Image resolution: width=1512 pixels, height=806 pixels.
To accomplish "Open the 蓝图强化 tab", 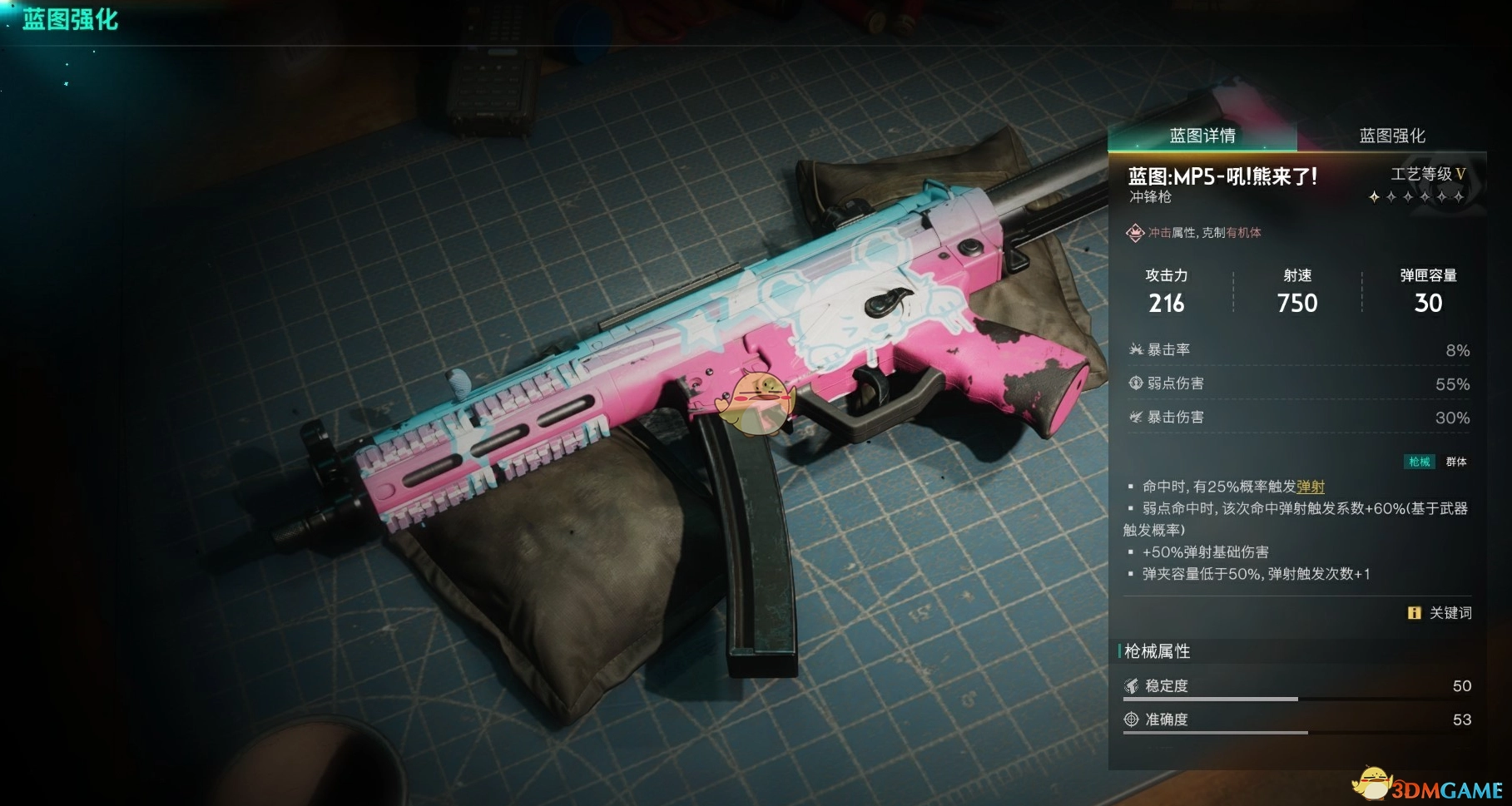I will point(1391,136).
